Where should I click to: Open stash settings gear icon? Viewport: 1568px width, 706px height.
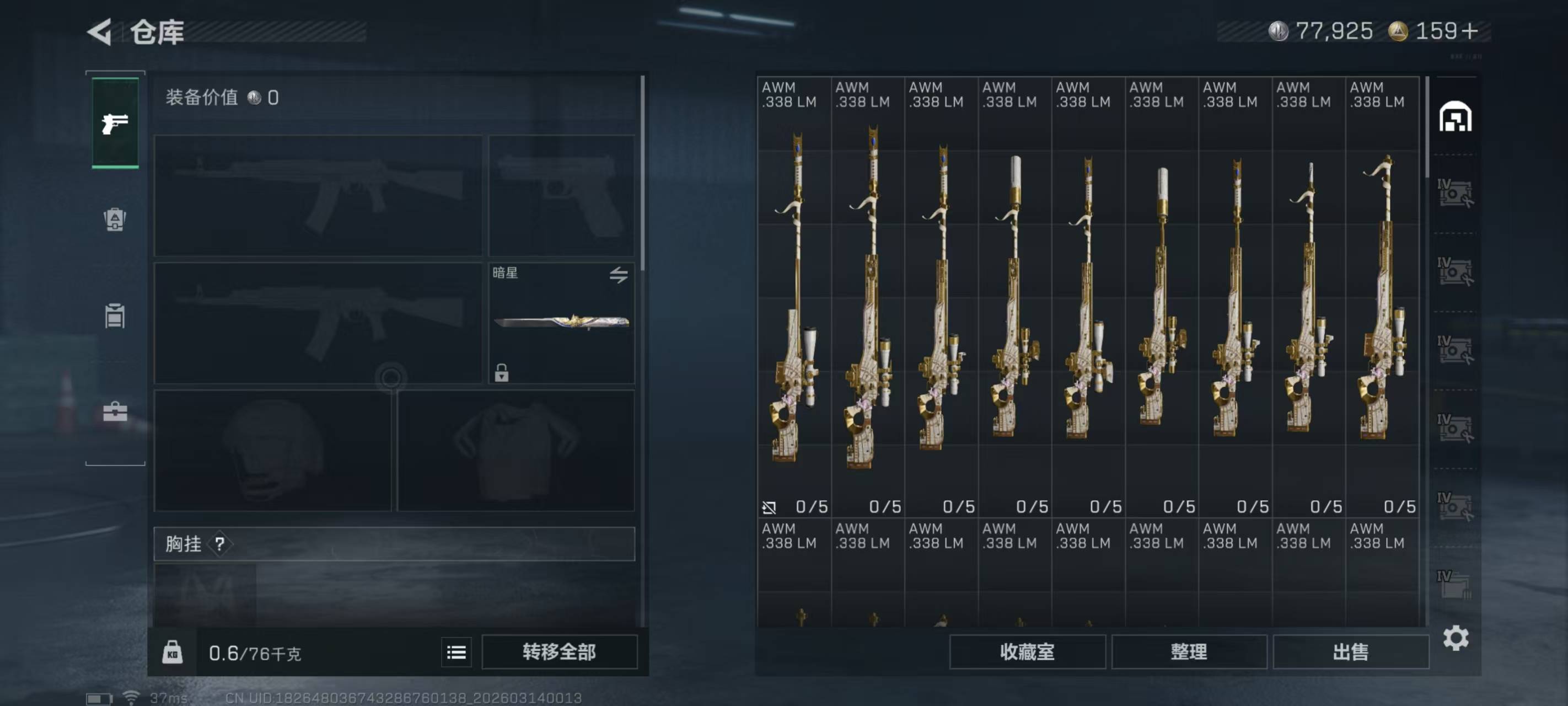coord(1456,638)
